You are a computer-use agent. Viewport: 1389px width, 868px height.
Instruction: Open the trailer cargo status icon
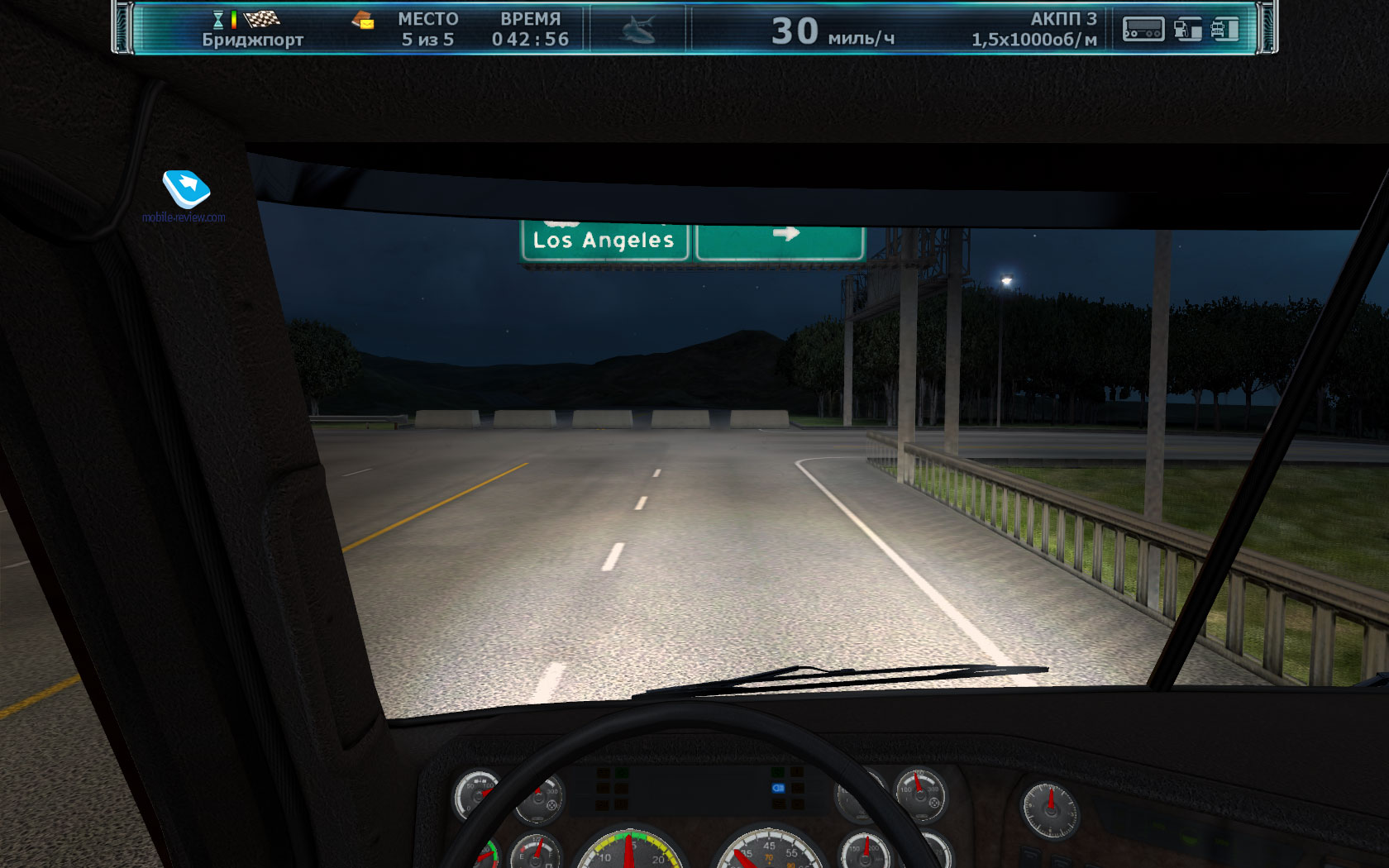[1143, 30]
